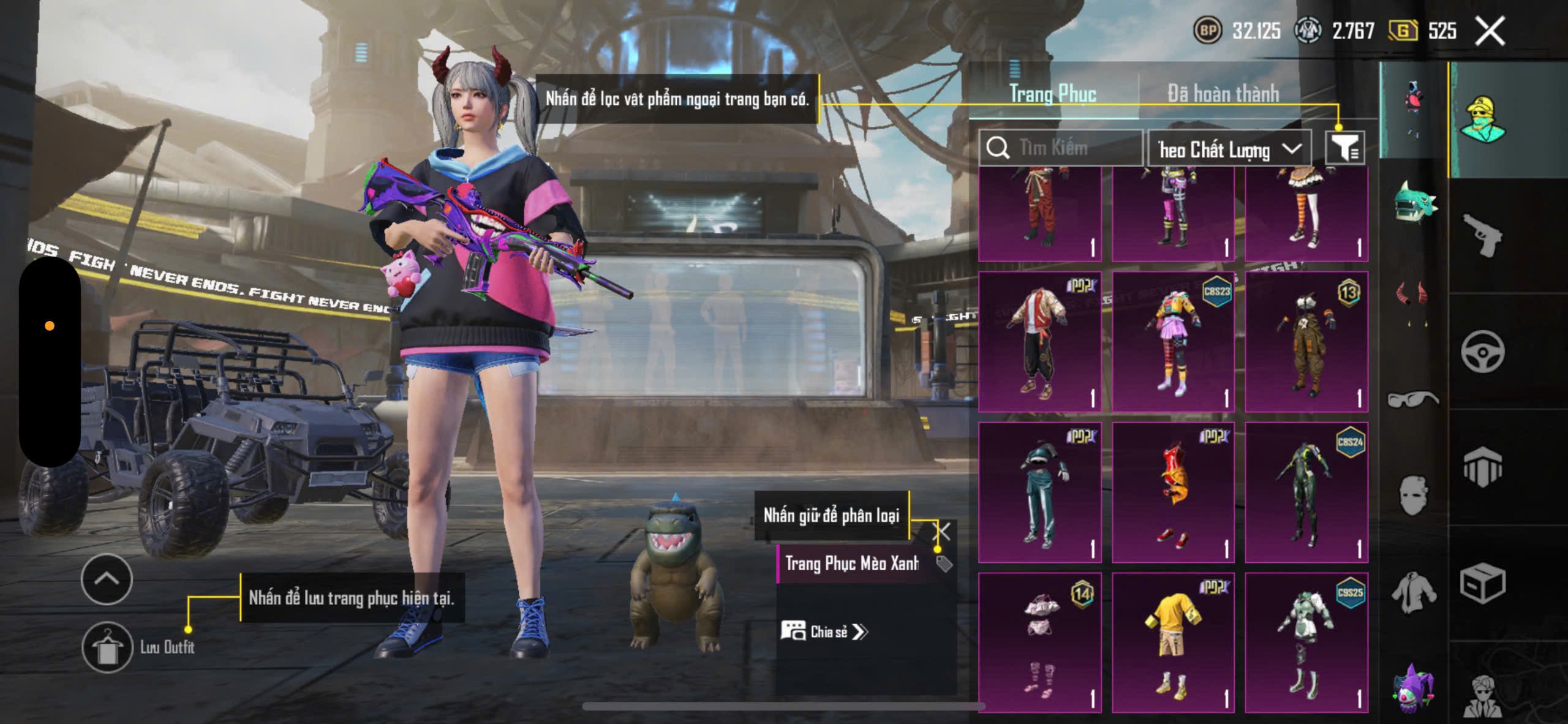Open the steering wheel vehicle category

pos(1482,352)
